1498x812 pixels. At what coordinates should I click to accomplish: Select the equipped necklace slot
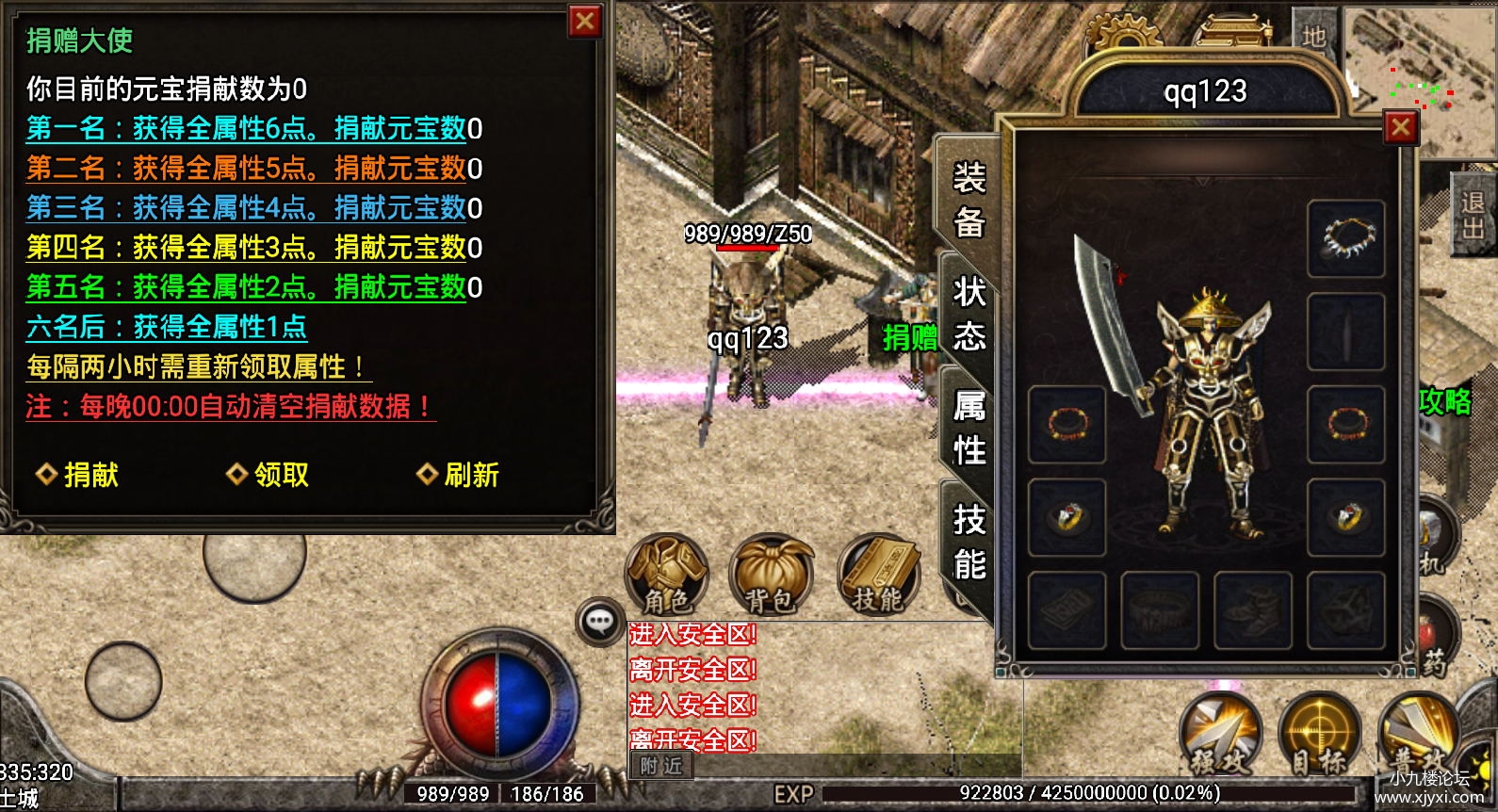(x=1345, y=237)
